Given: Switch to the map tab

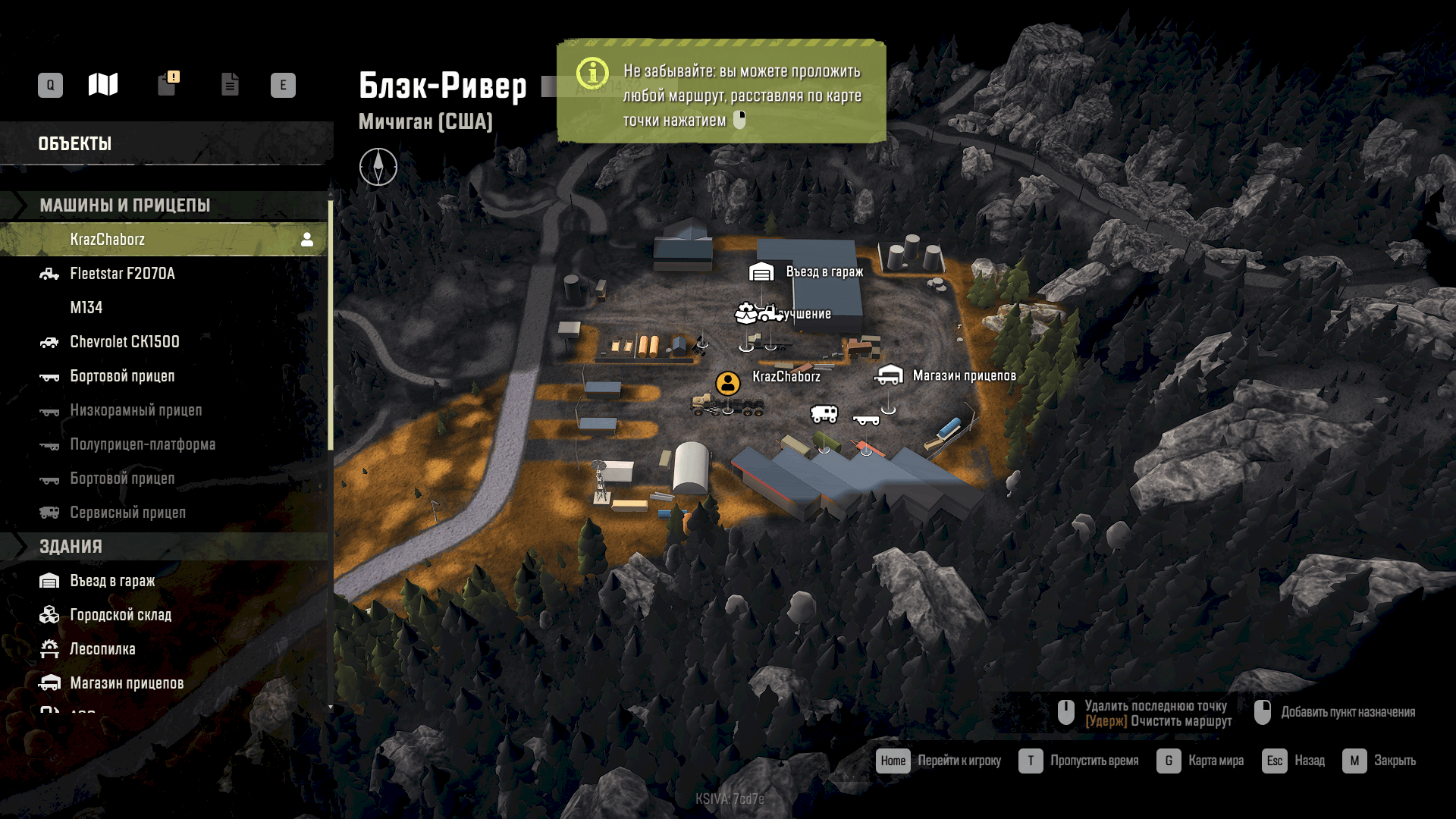Looking at the screenshot, I should (x=103, y=84).
